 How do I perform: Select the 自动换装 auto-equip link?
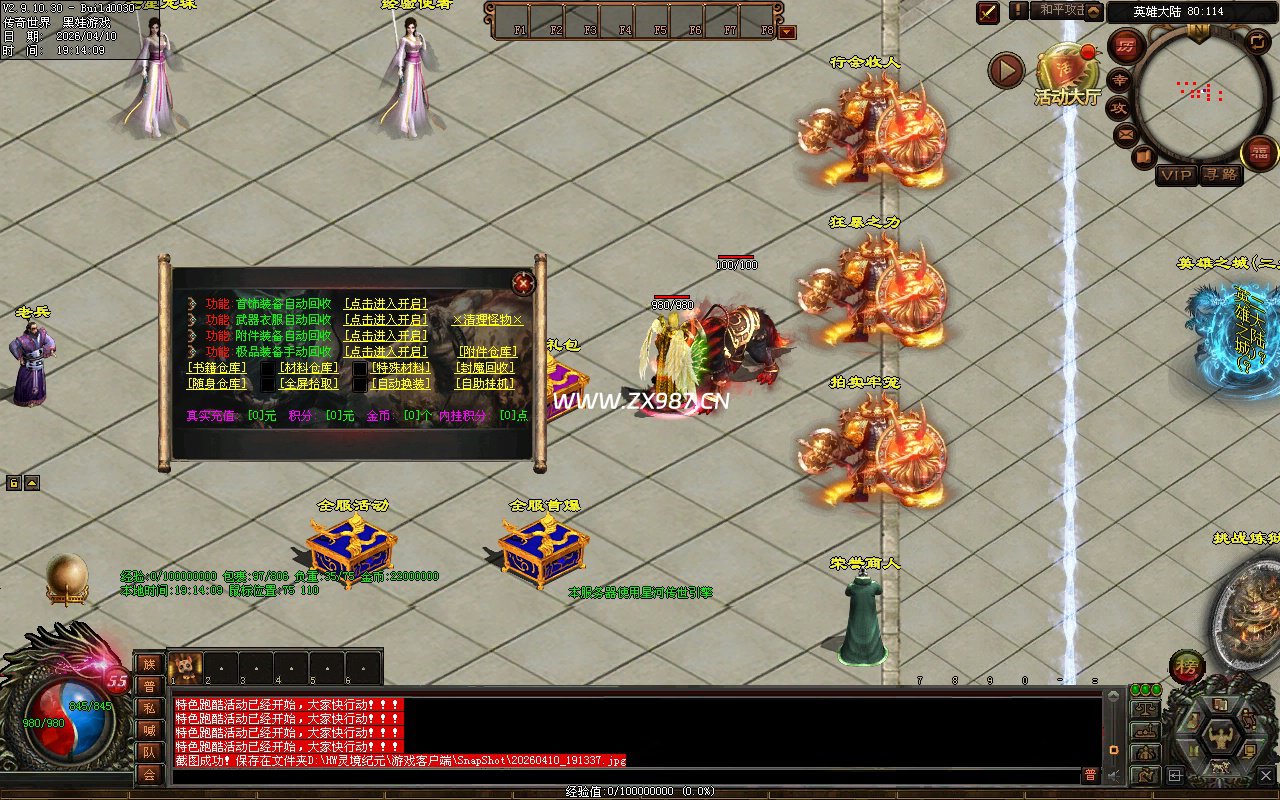coord(400,384)
